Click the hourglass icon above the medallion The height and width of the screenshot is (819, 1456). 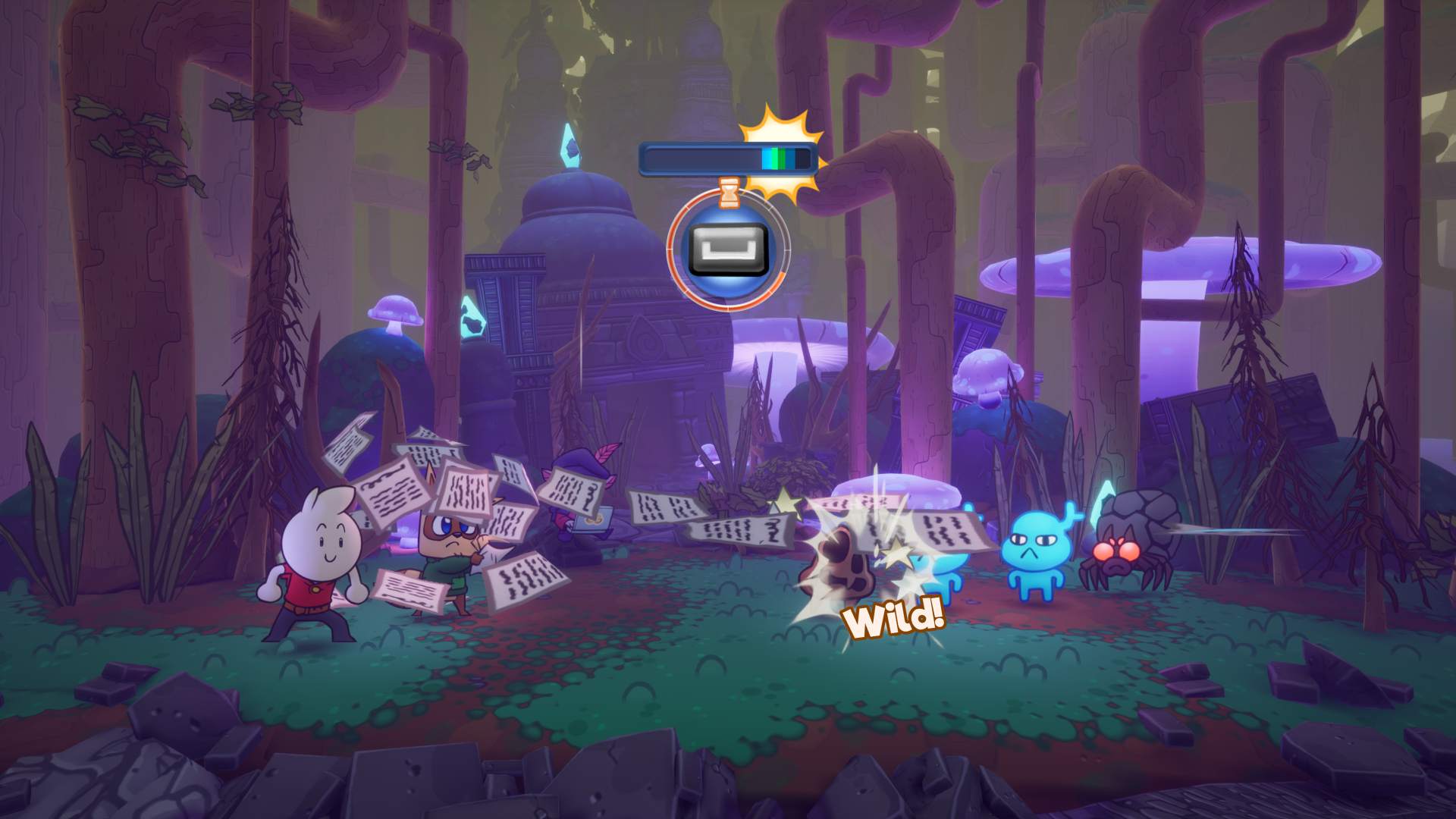point(728,193)
